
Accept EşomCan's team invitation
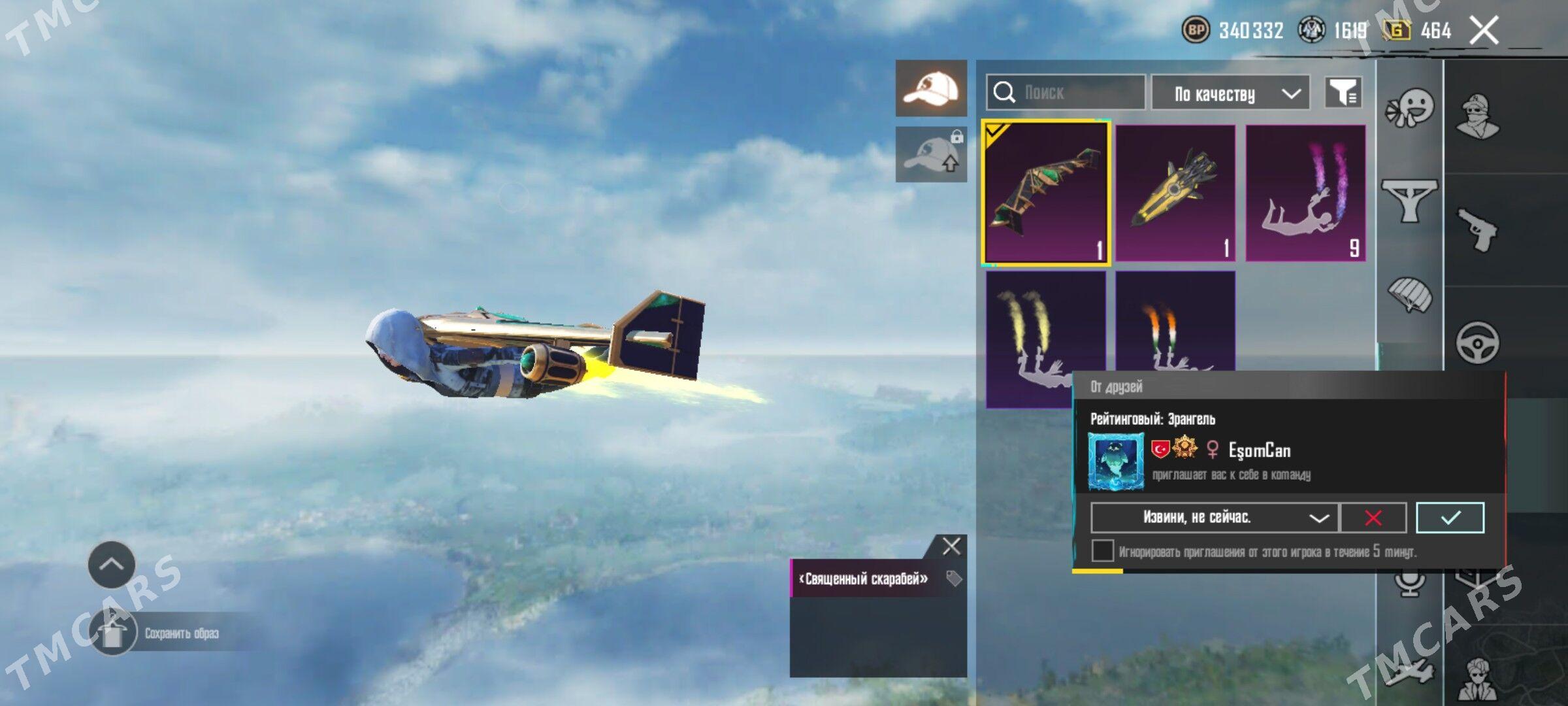1450,518
